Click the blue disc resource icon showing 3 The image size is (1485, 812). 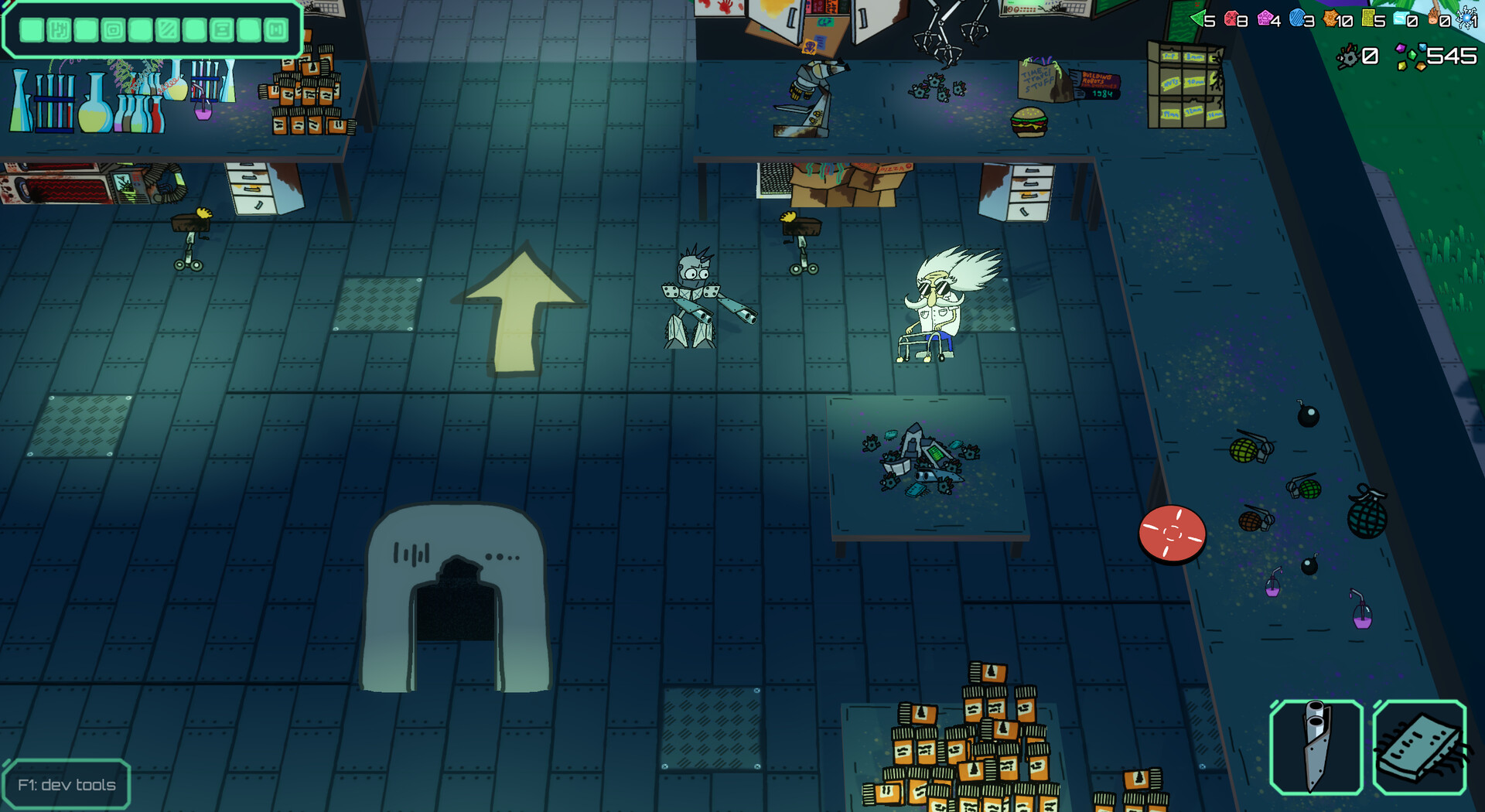[x=1296, y=17]
